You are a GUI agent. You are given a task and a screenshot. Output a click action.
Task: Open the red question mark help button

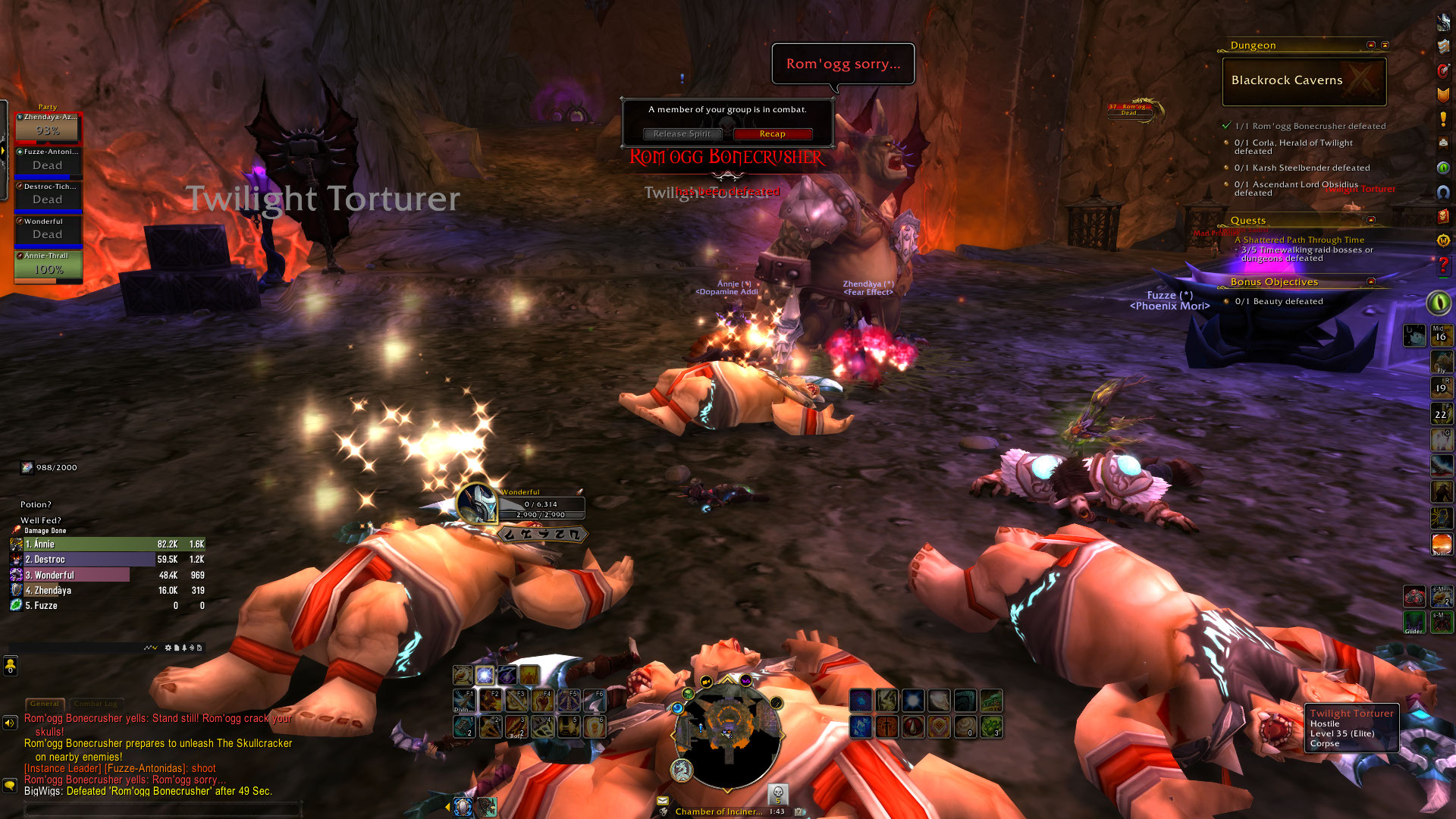coord(1443,266)
